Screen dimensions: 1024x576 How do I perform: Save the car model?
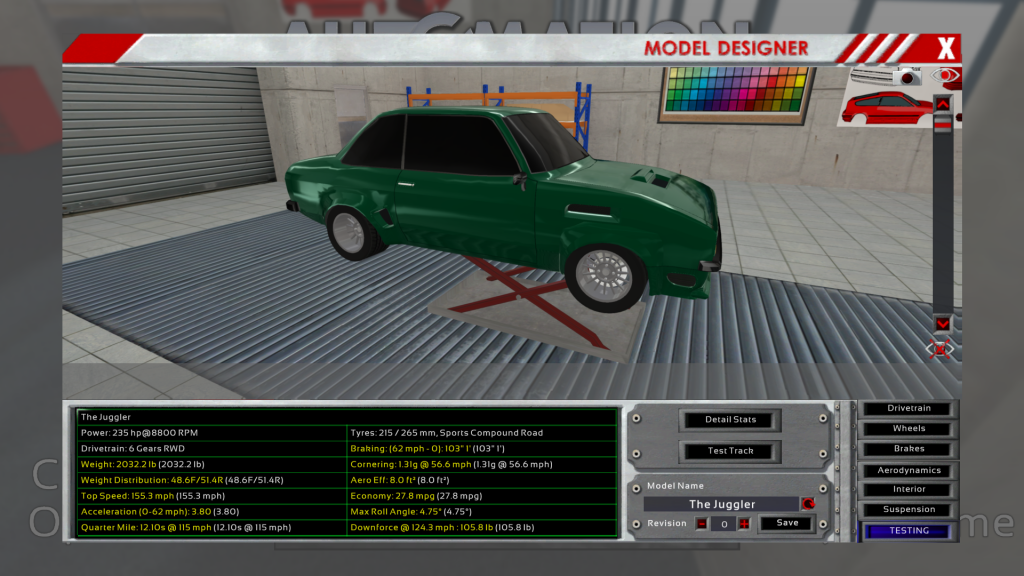click(x=787, y=523)
